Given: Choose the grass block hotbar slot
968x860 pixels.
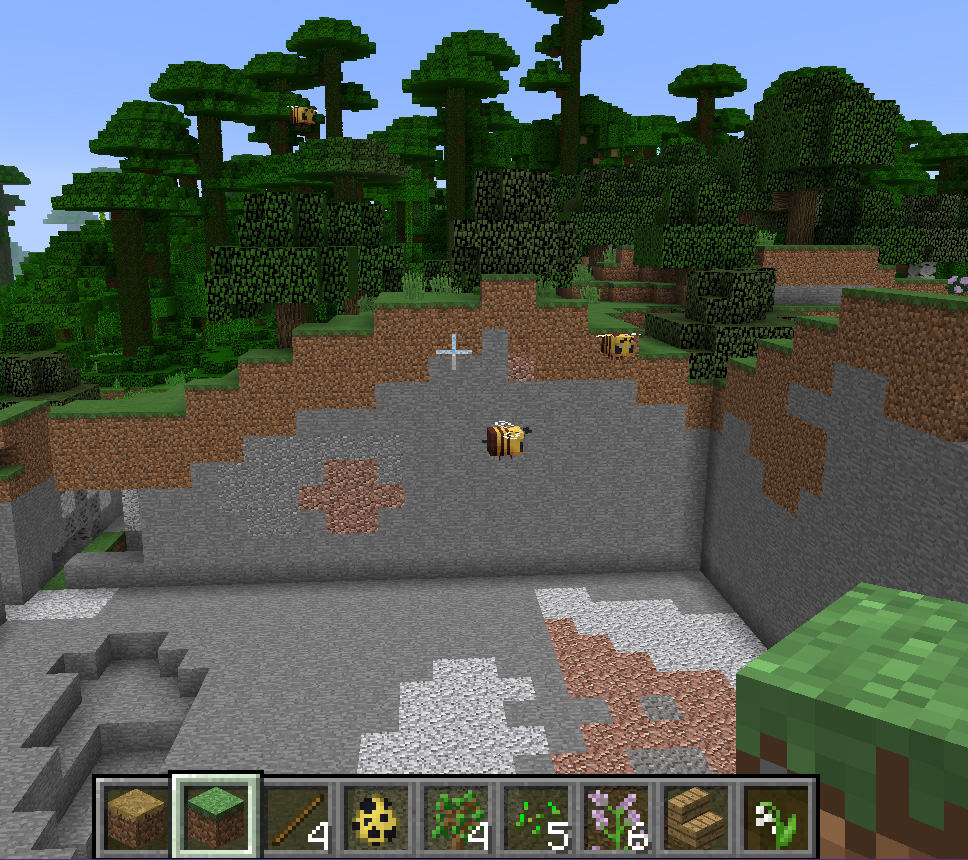Looking at the screenshot, I should pyautogui.click(x=216, y=814).
